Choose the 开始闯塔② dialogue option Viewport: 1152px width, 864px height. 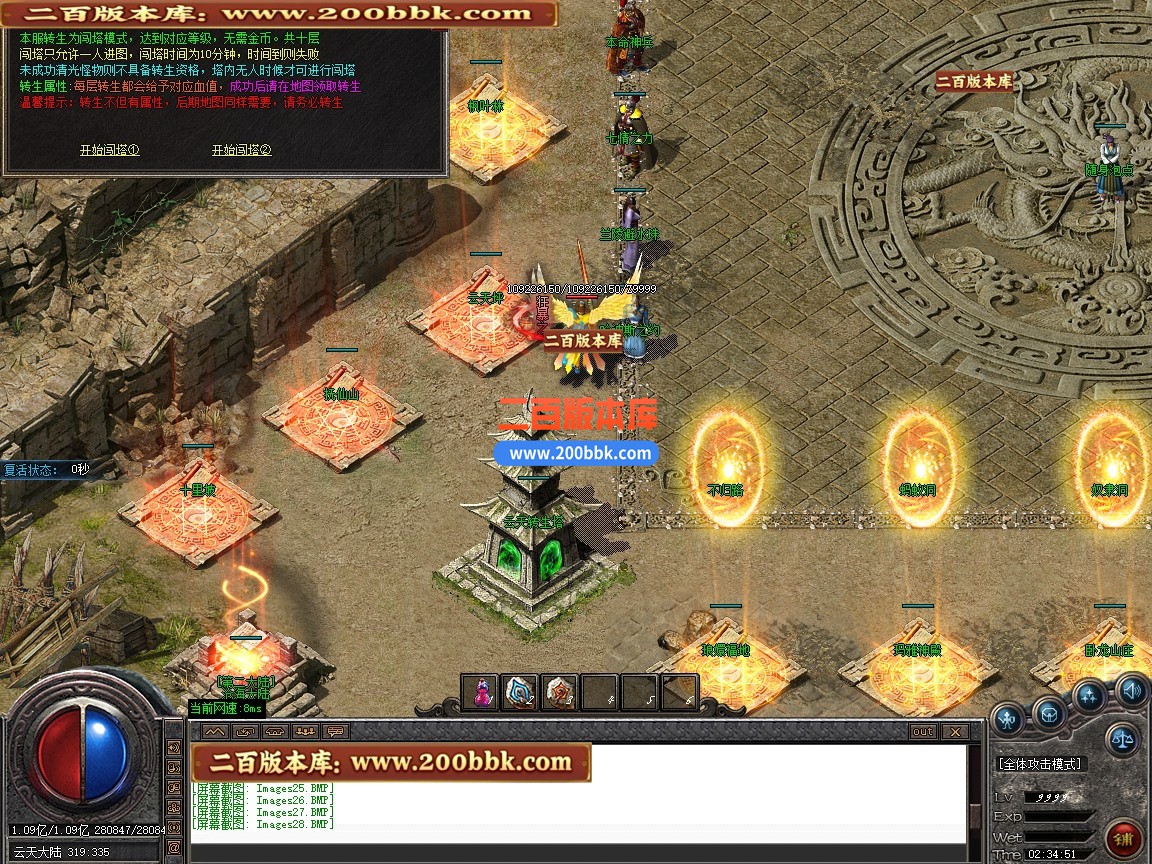[x=241, y=150]
